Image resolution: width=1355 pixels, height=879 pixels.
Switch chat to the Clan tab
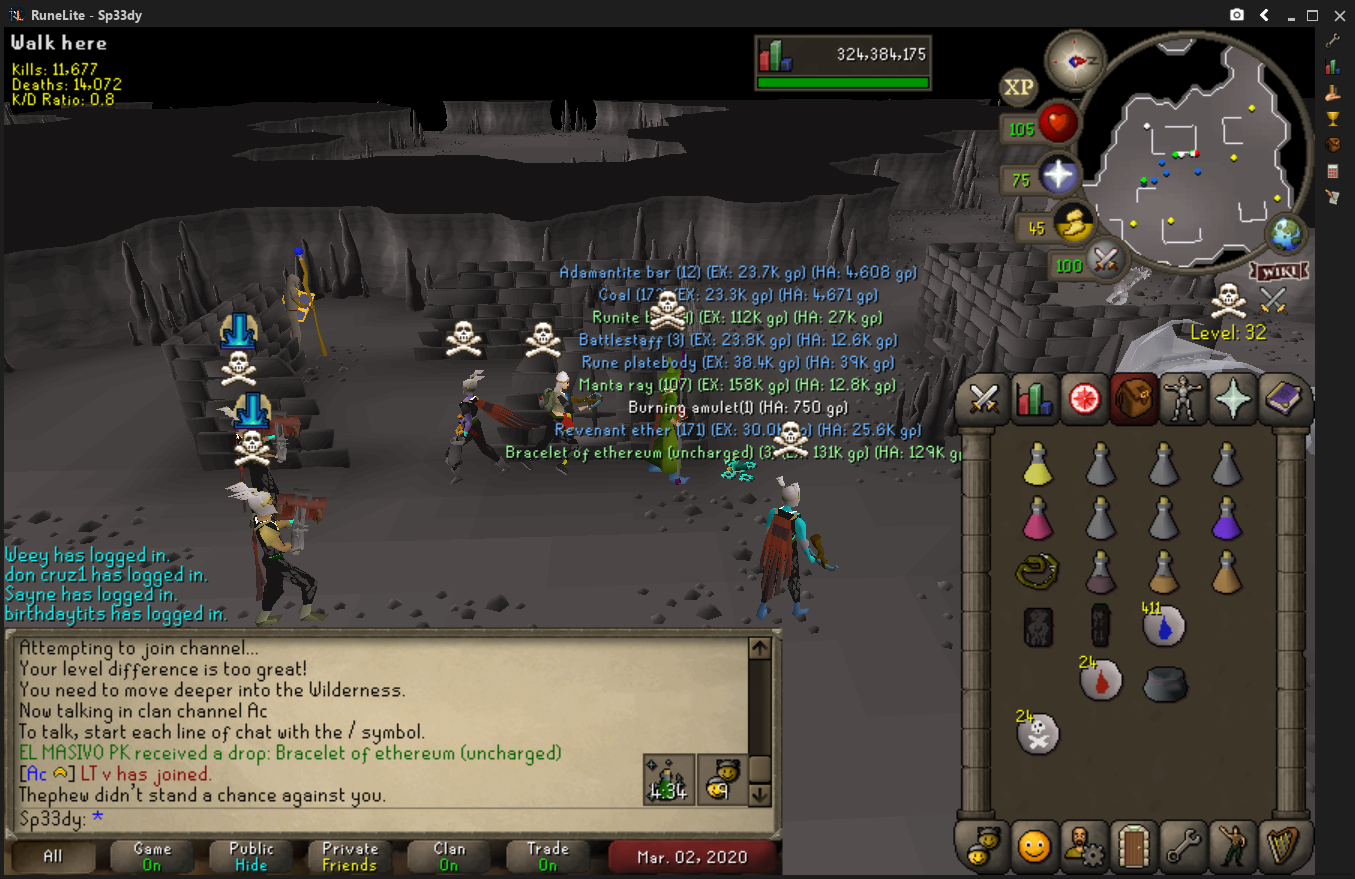[x=449, y=857]
